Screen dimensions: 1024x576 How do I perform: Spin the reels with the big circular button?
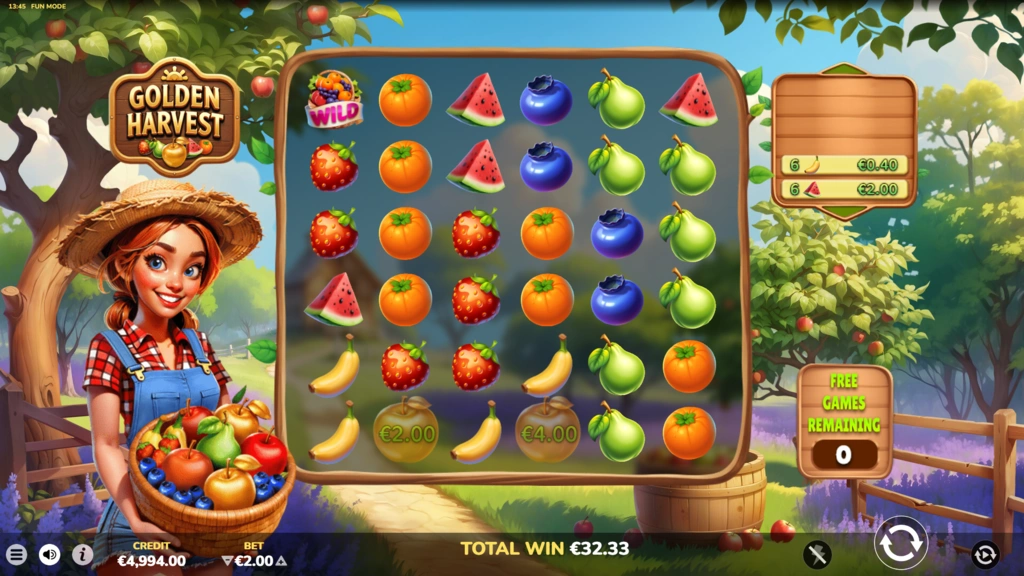[901, 543]
